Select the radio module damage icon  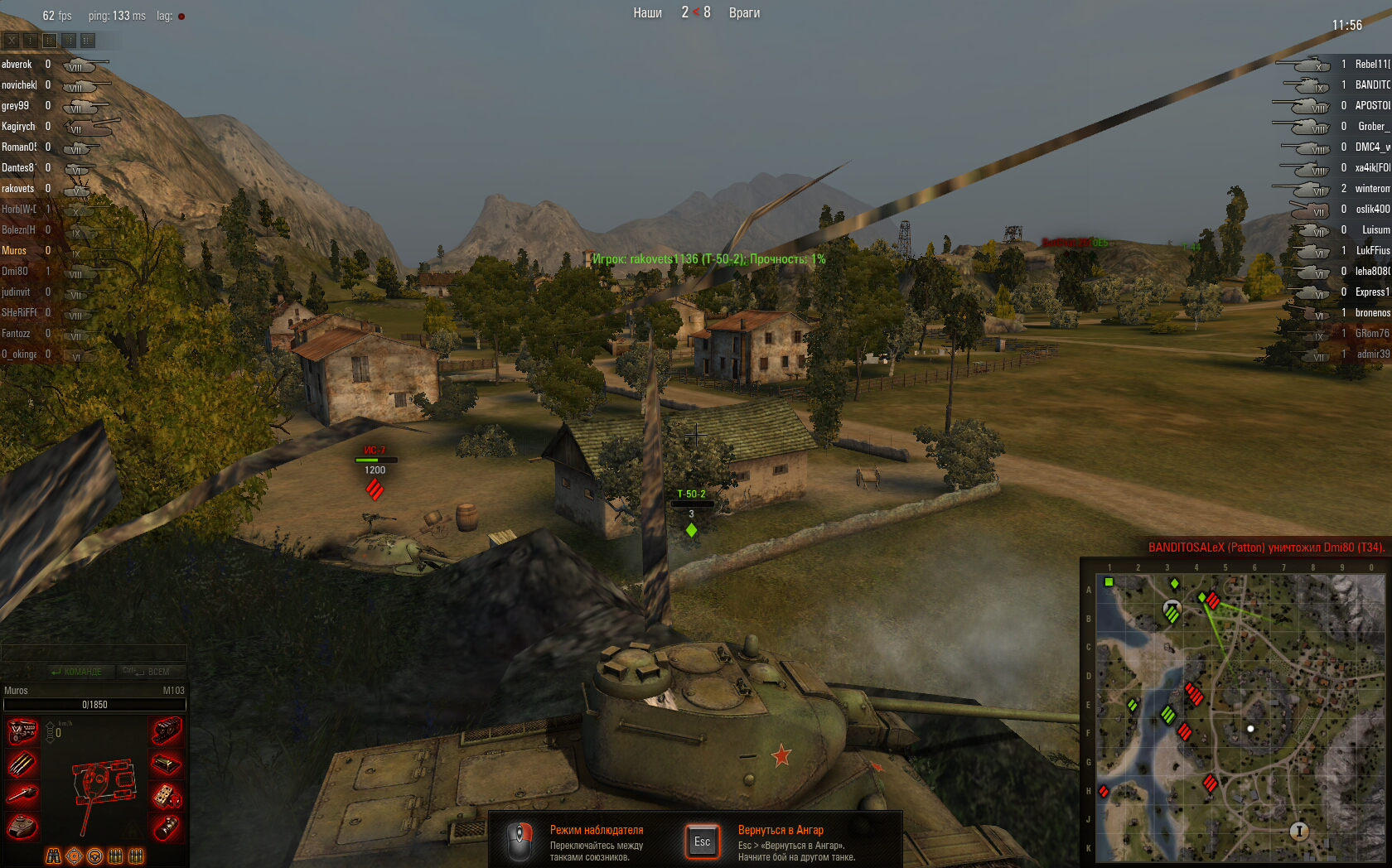pos(167,796)
